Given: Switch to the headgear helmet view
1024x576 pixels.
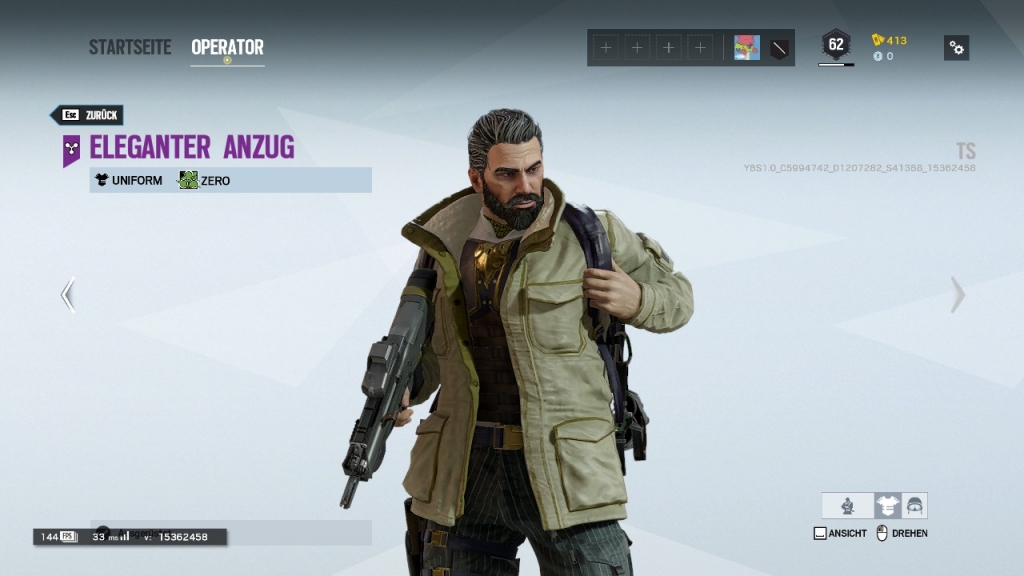Looking at the screenshot, I should click(914, 506).
